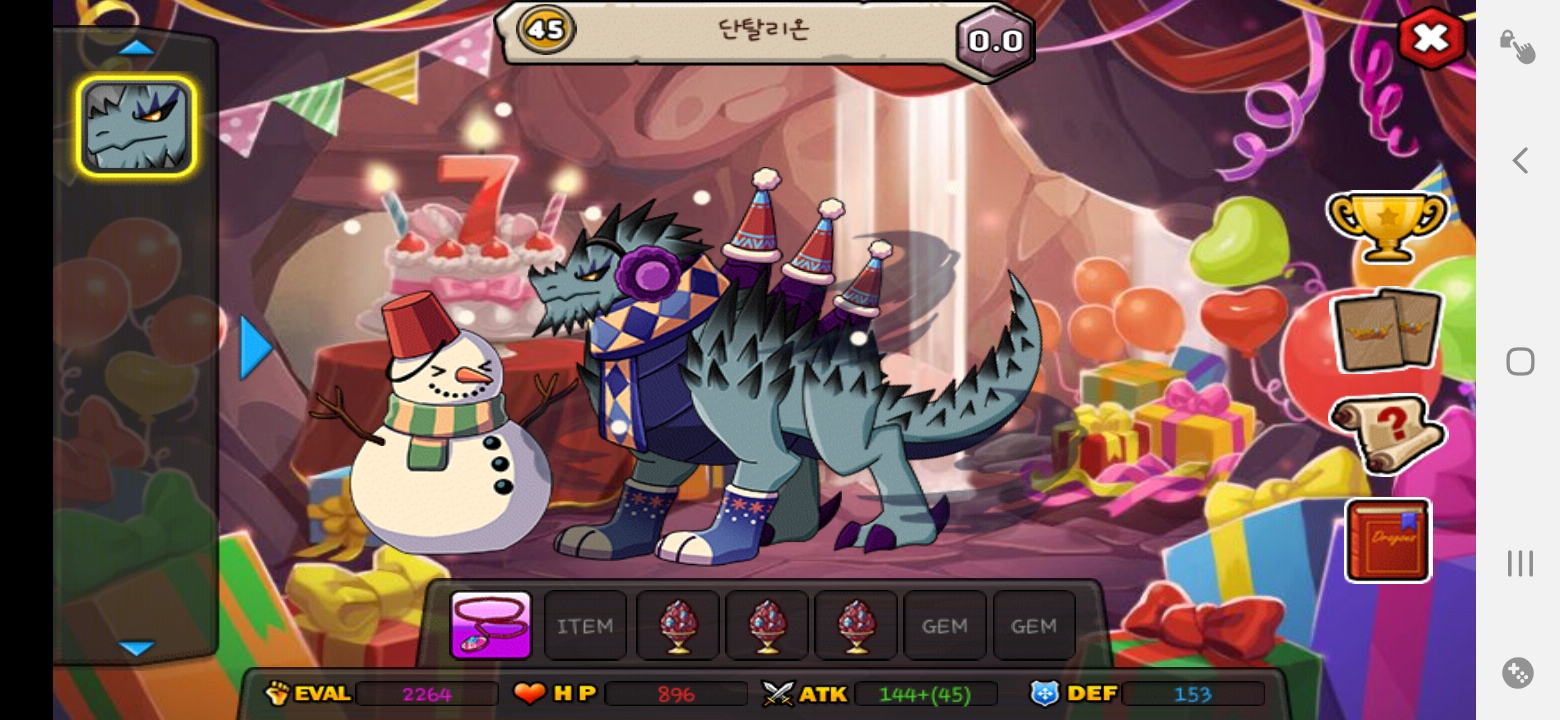This screenshot has height=720, width=1560.
Task: Open the gamepad tool icon in sidebar
Action: point(1518,673)
